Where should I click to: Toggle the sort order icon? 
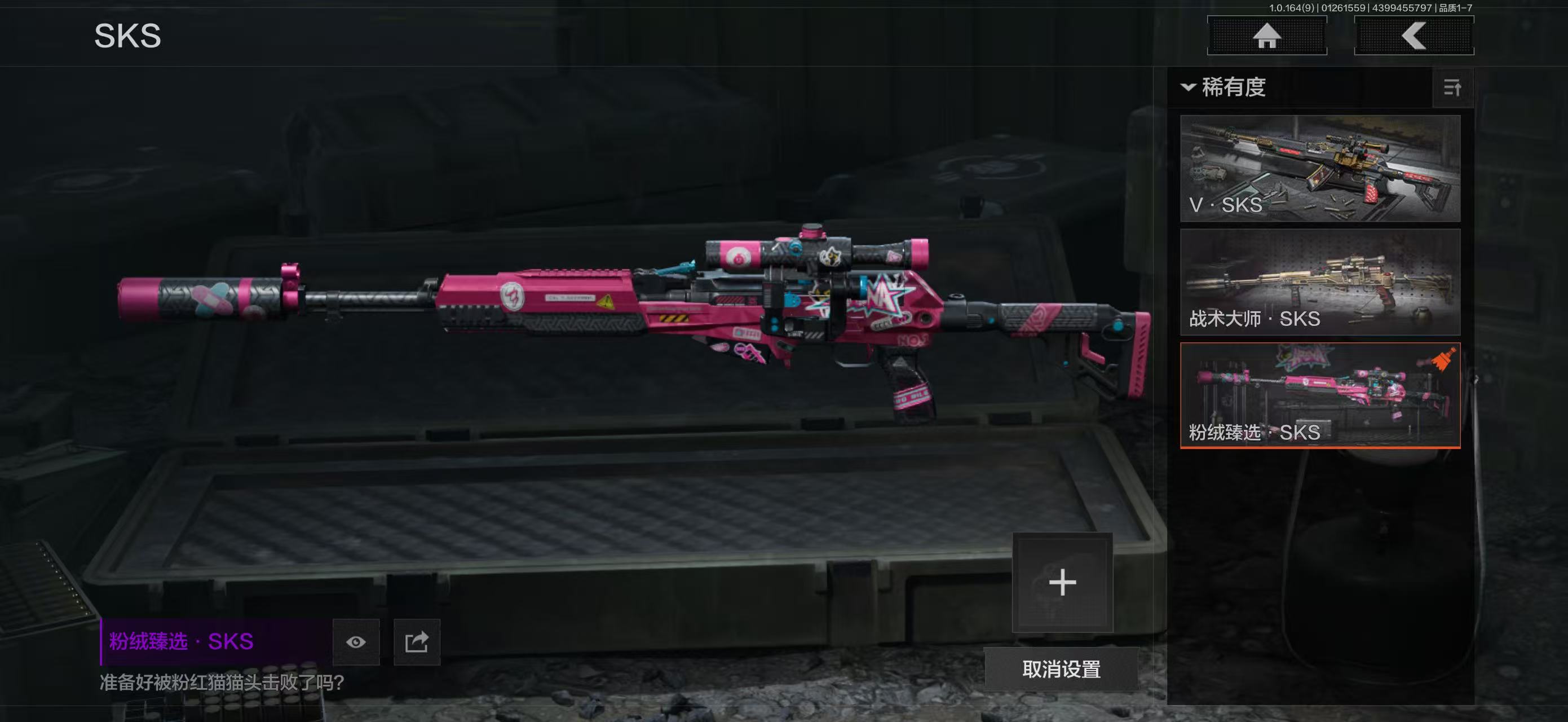[x=1452, y=88]
